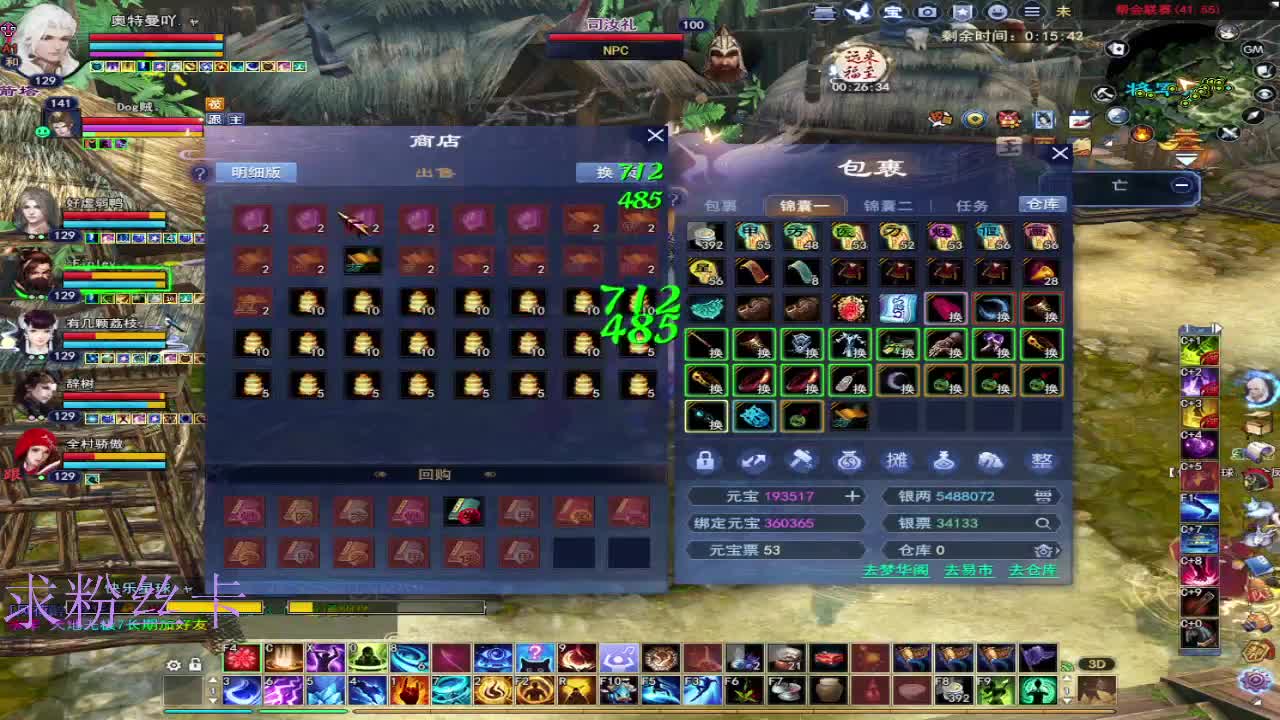This screenshot has width=1280, height=720.
Task: Click the 宝 treasure icon in the top bar
Action: (890, 12)
